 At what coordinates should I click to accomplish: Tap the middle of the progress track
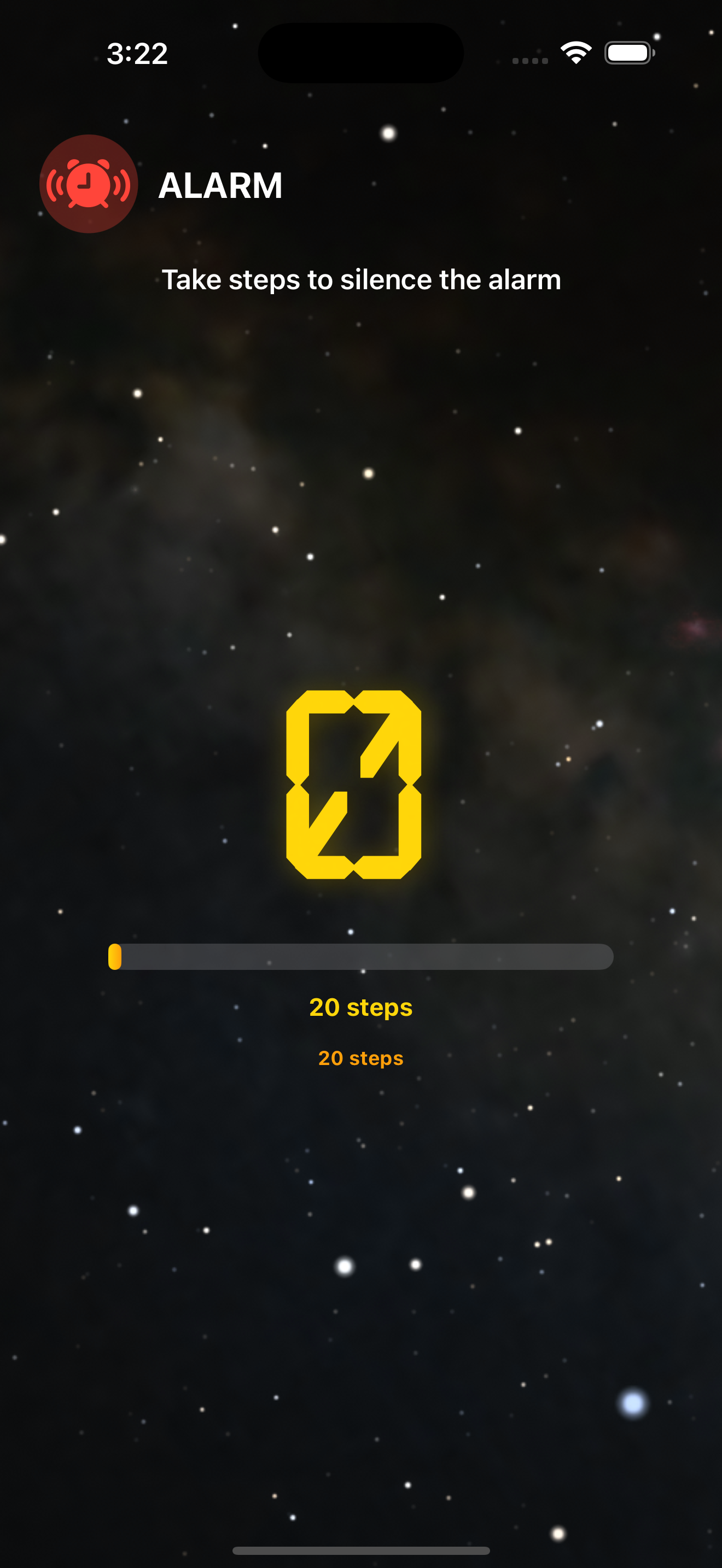(x=361, y=957)
